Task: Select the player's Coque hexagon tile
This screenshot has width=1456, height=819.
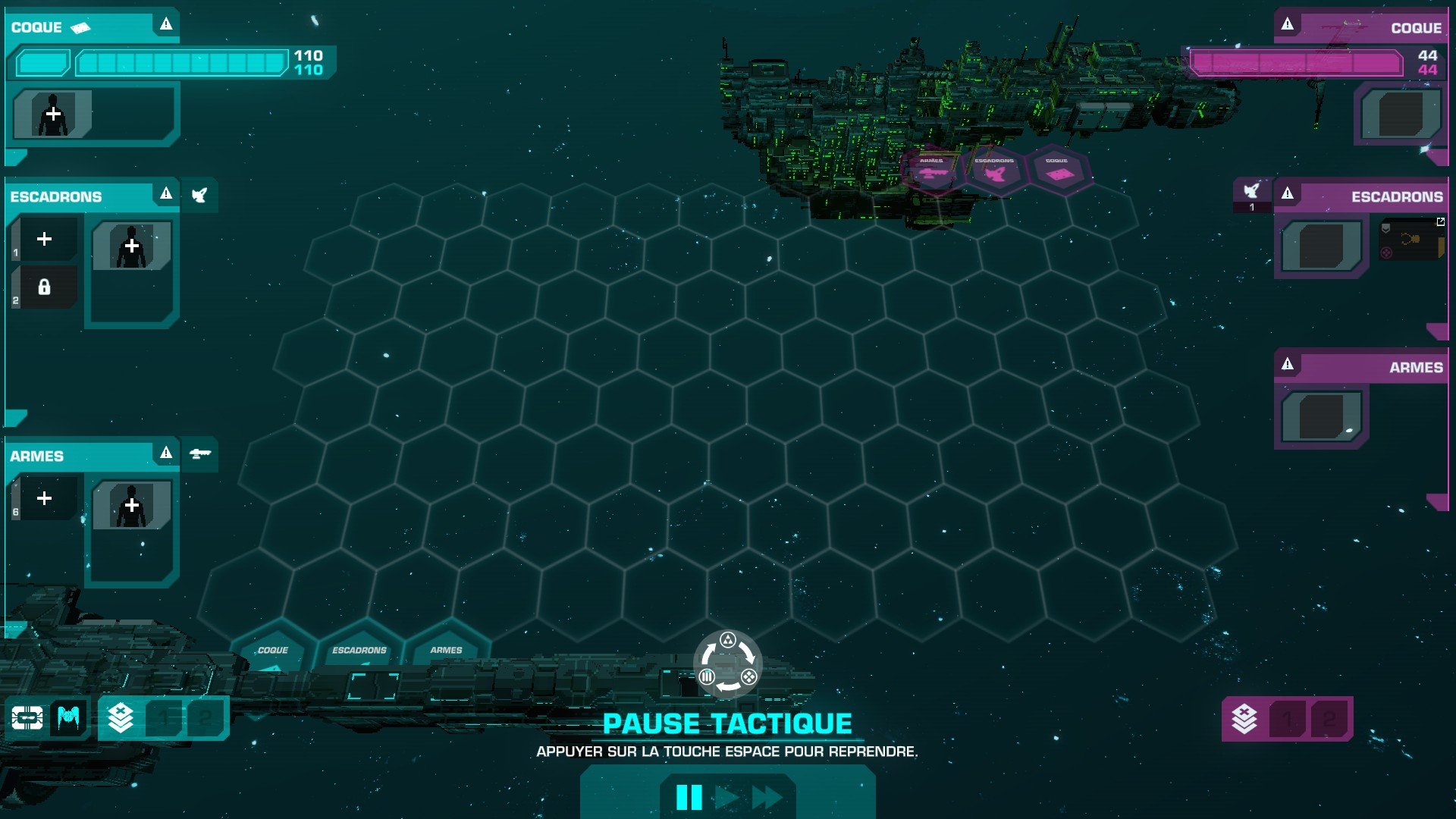Action: coord(273,652)
